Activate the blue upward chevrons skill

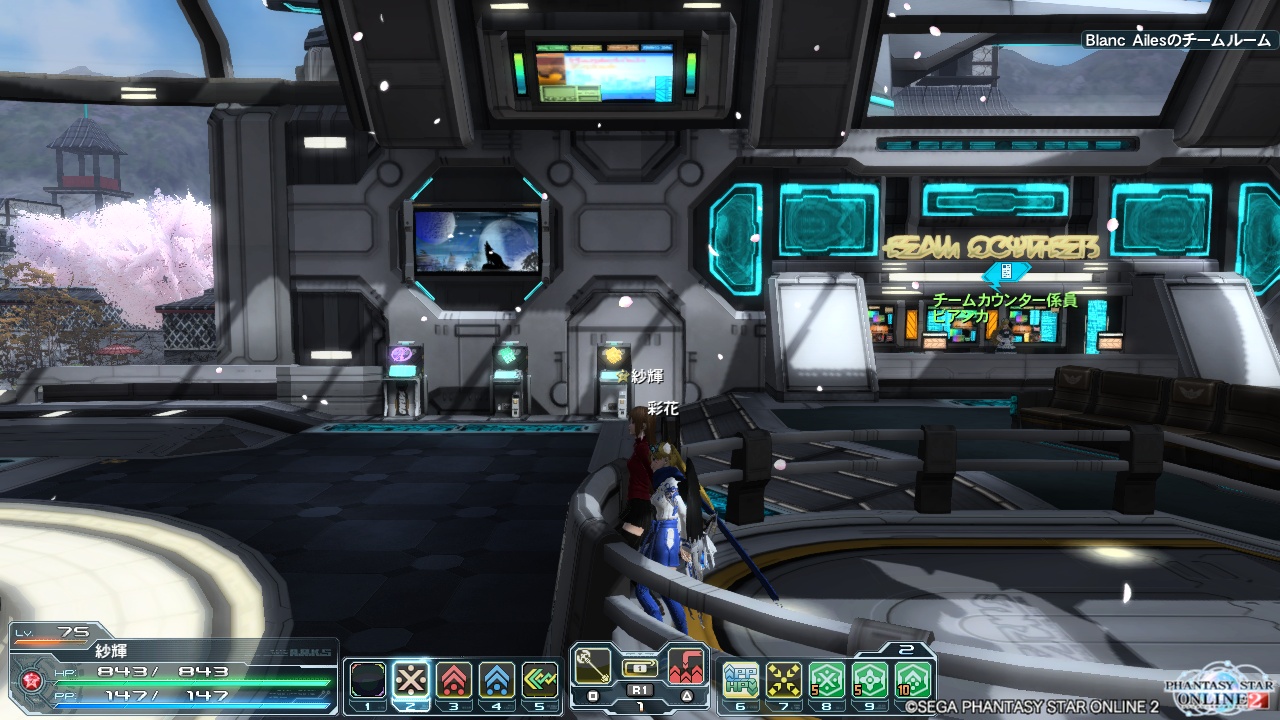pyautogui.click(x=497, y=681)
